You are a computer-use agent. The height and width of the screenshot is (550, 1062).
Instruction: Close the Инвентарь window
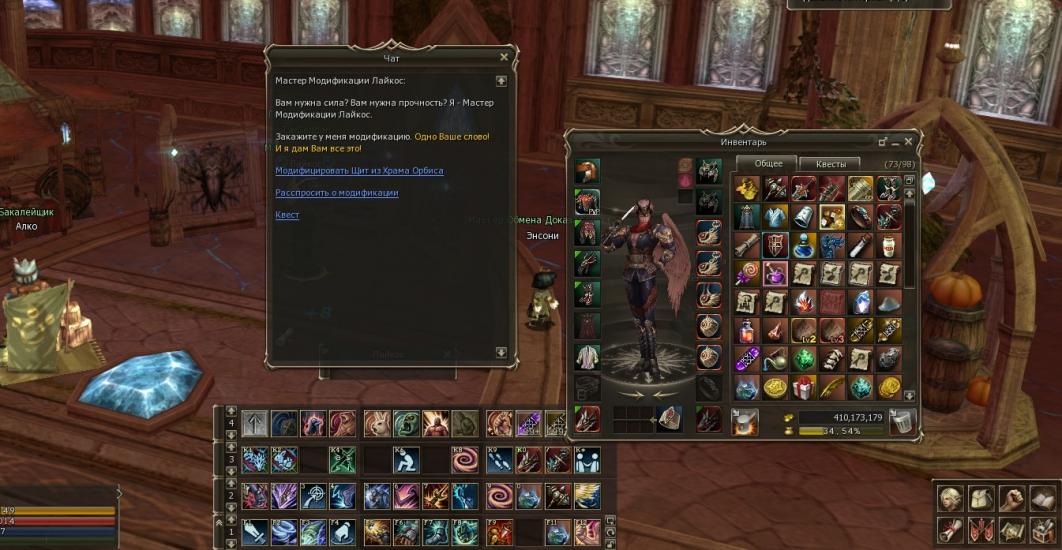click(x=909, y=142)
